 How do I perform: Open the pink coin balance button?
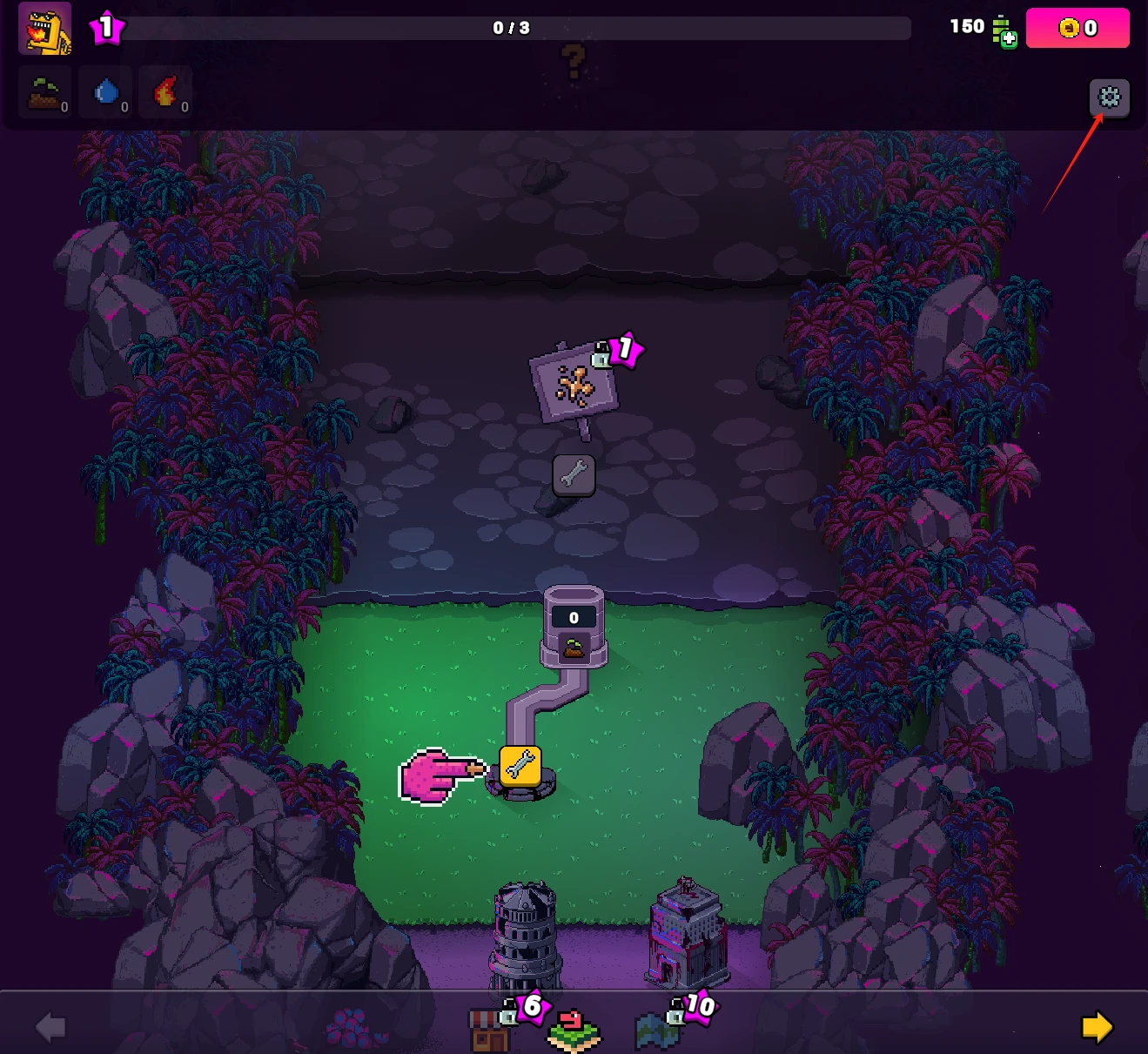pyautogui.click(x=1078, y=28)
